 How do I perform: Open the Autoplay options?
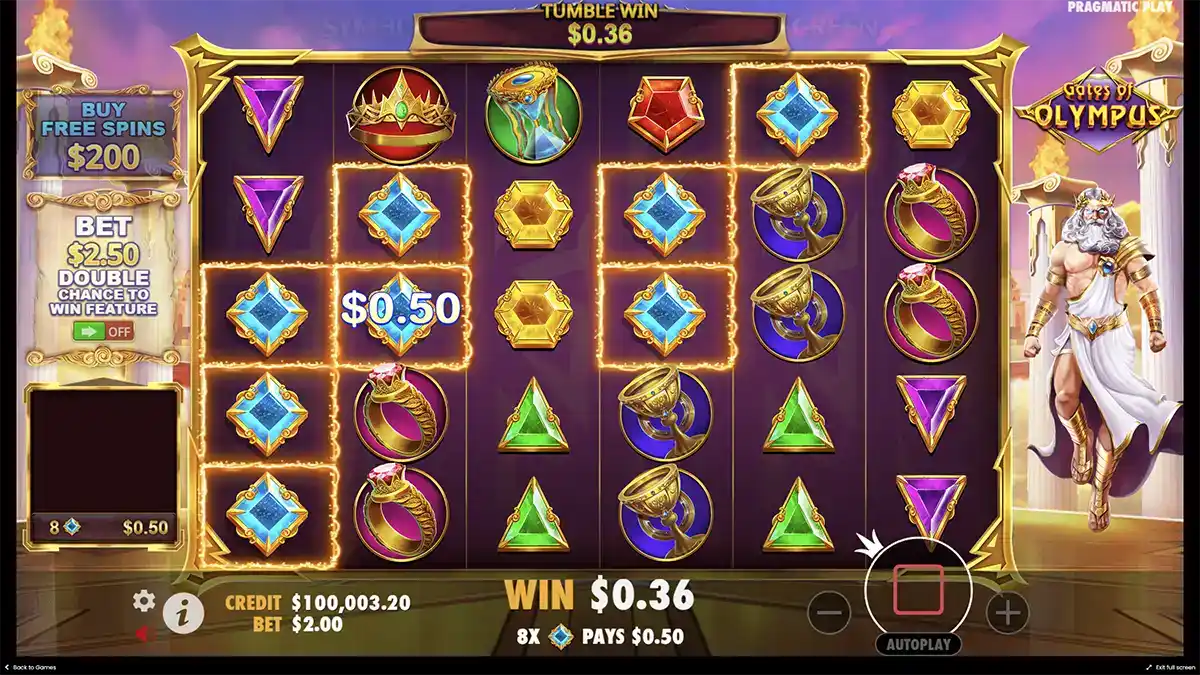pyautogui.click(x=918, y=645)
